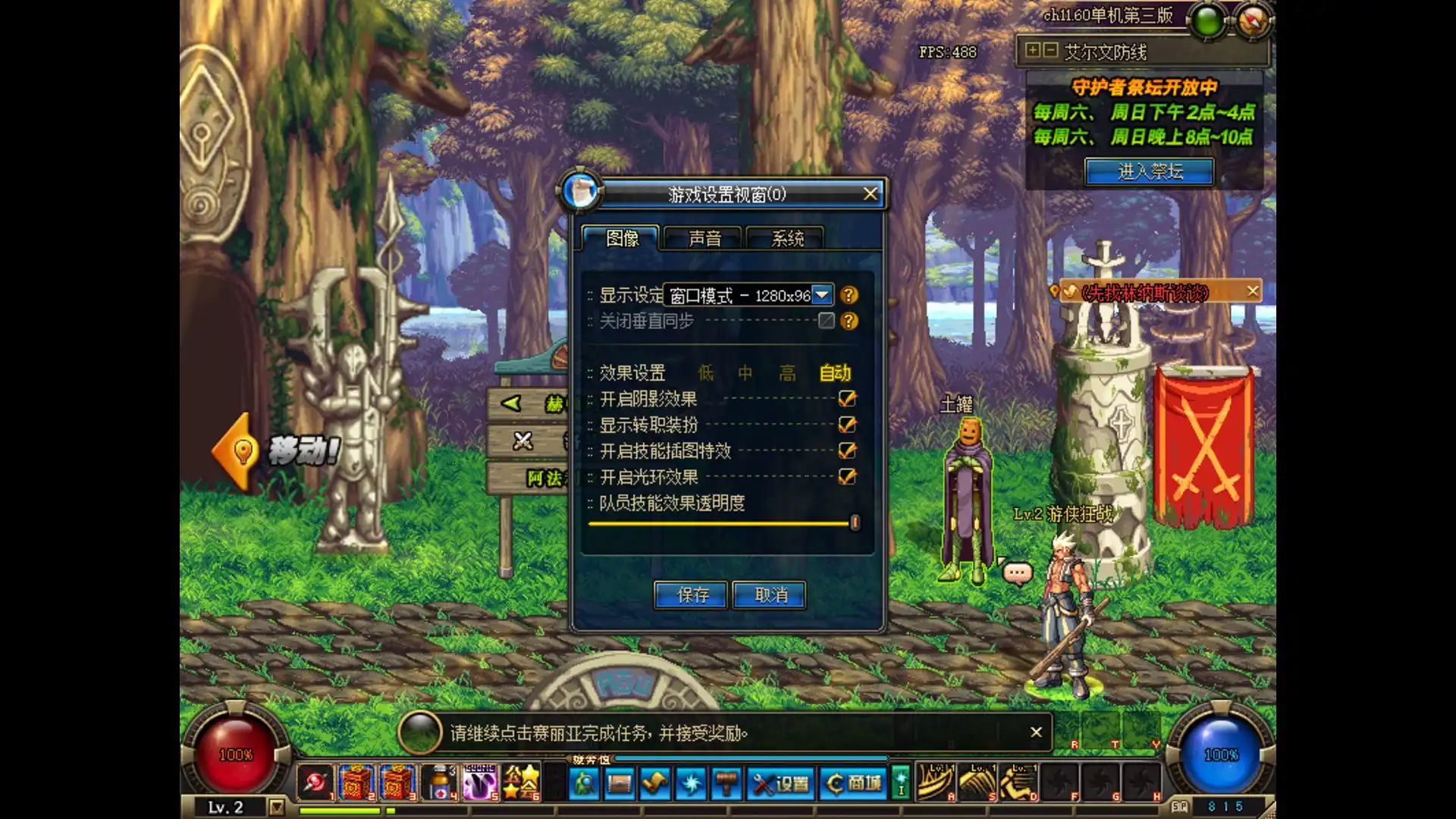
Task: Toggle the 开启光环效果 aura checkbox
Action: pos(847,476)
